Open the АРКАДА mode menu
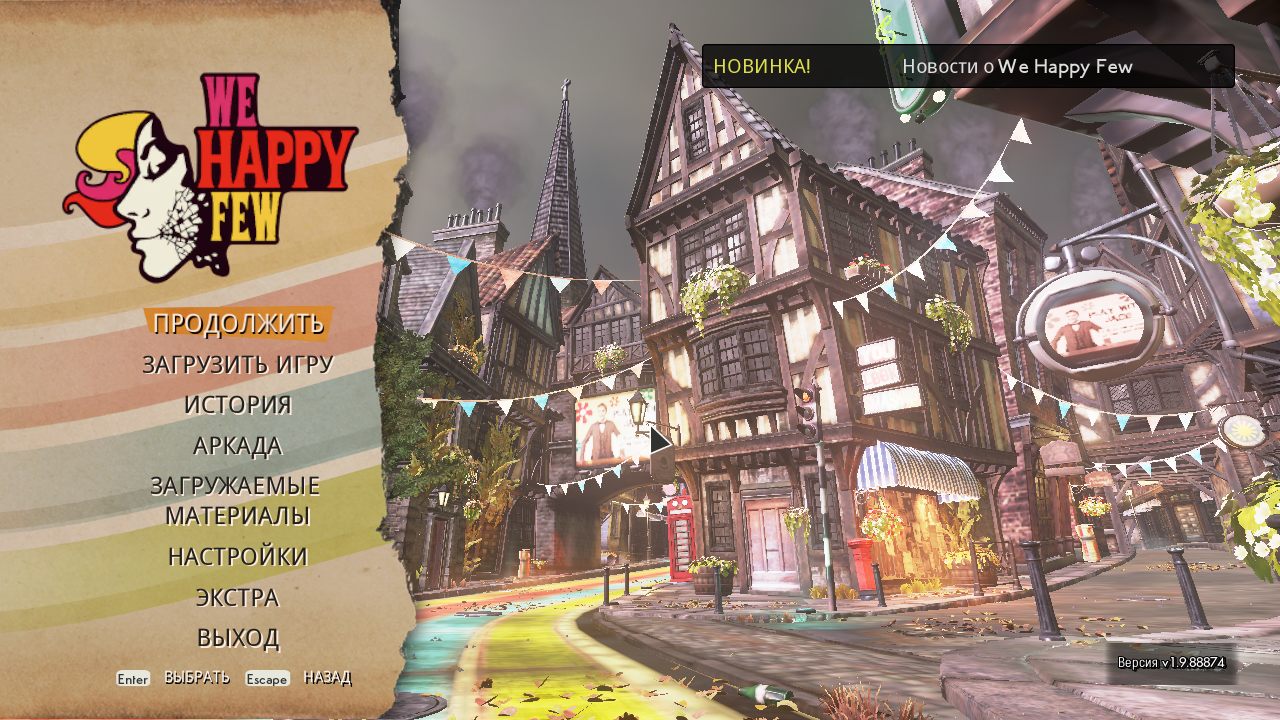This screenshot has height=720, width=1280. [239, 446]
